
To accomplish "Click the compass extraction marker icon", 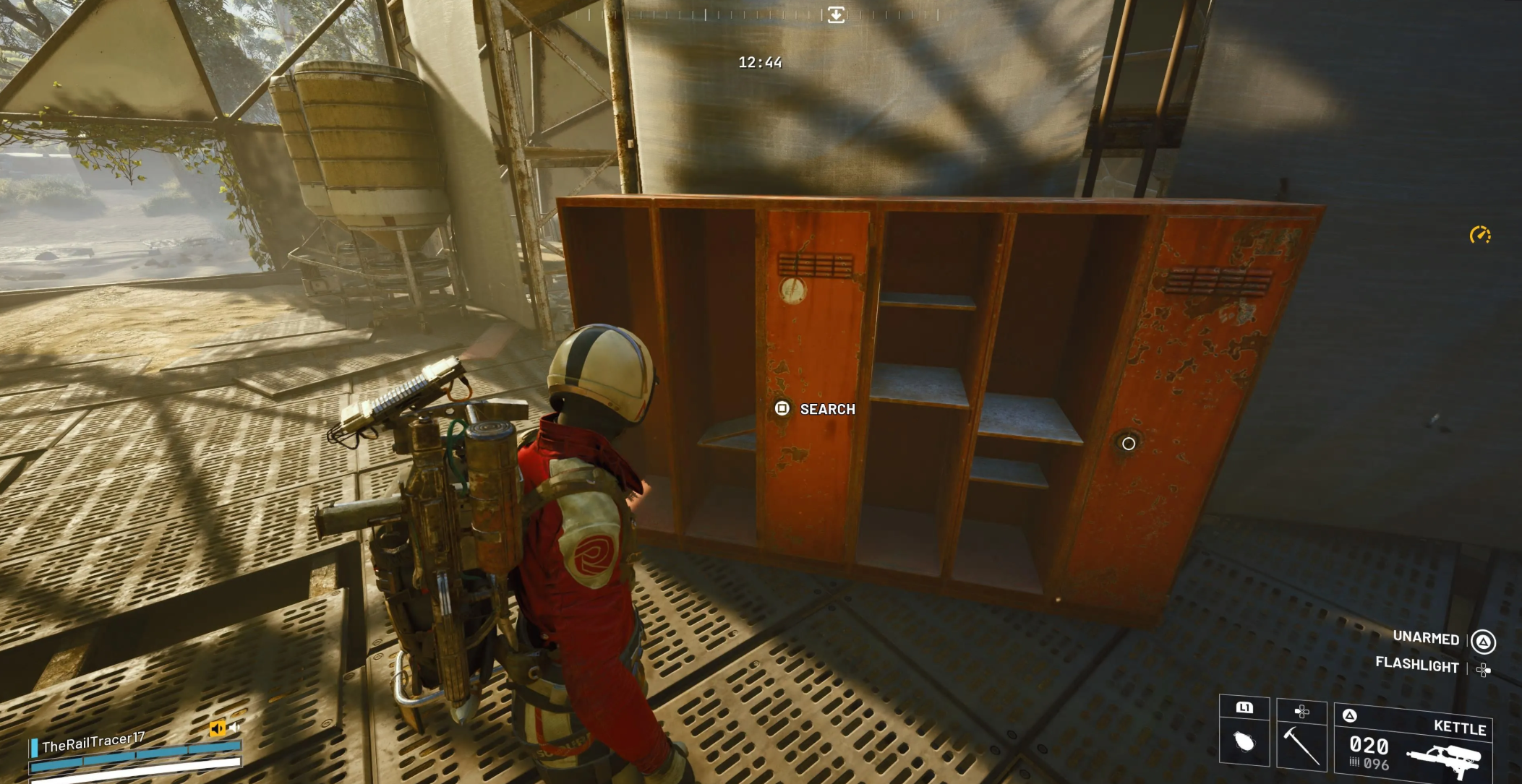I will [836, 14].
